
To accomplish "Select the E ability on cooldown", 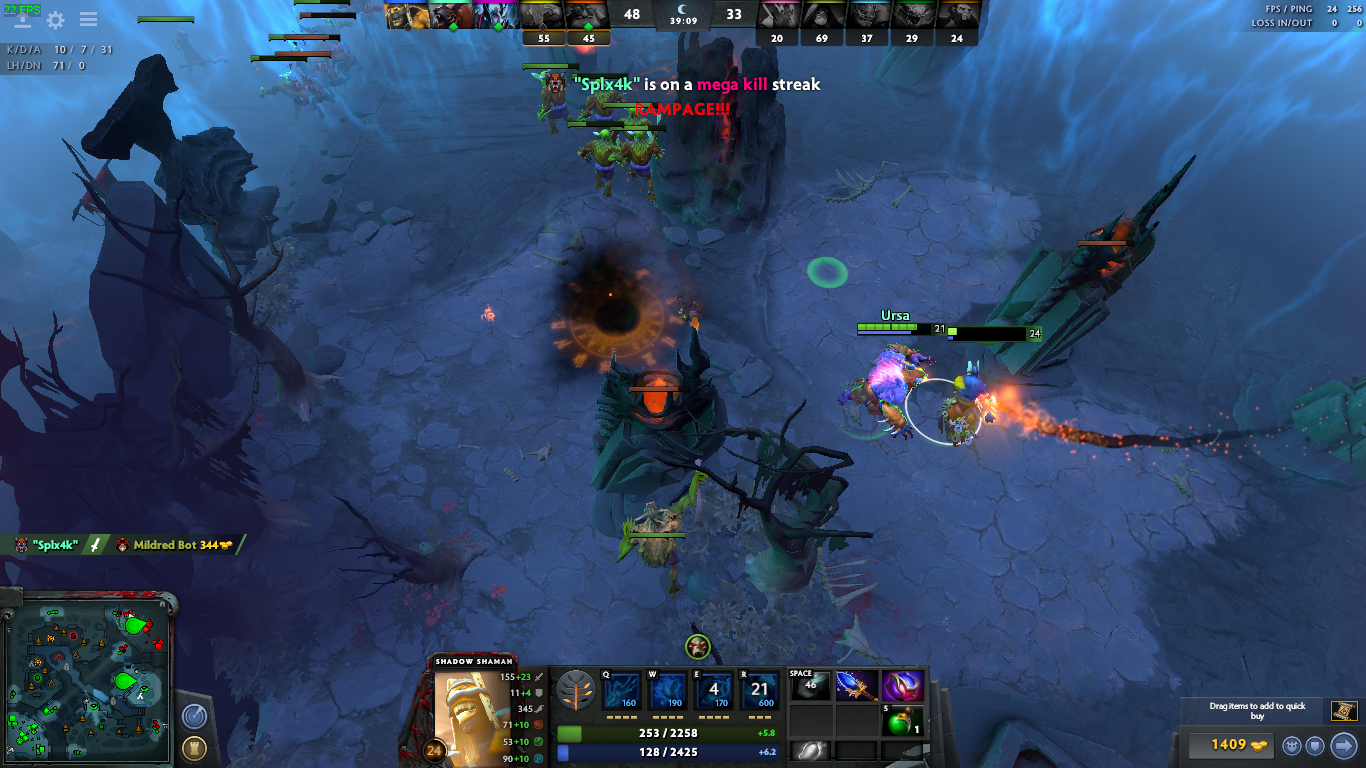I will (713, 690).
